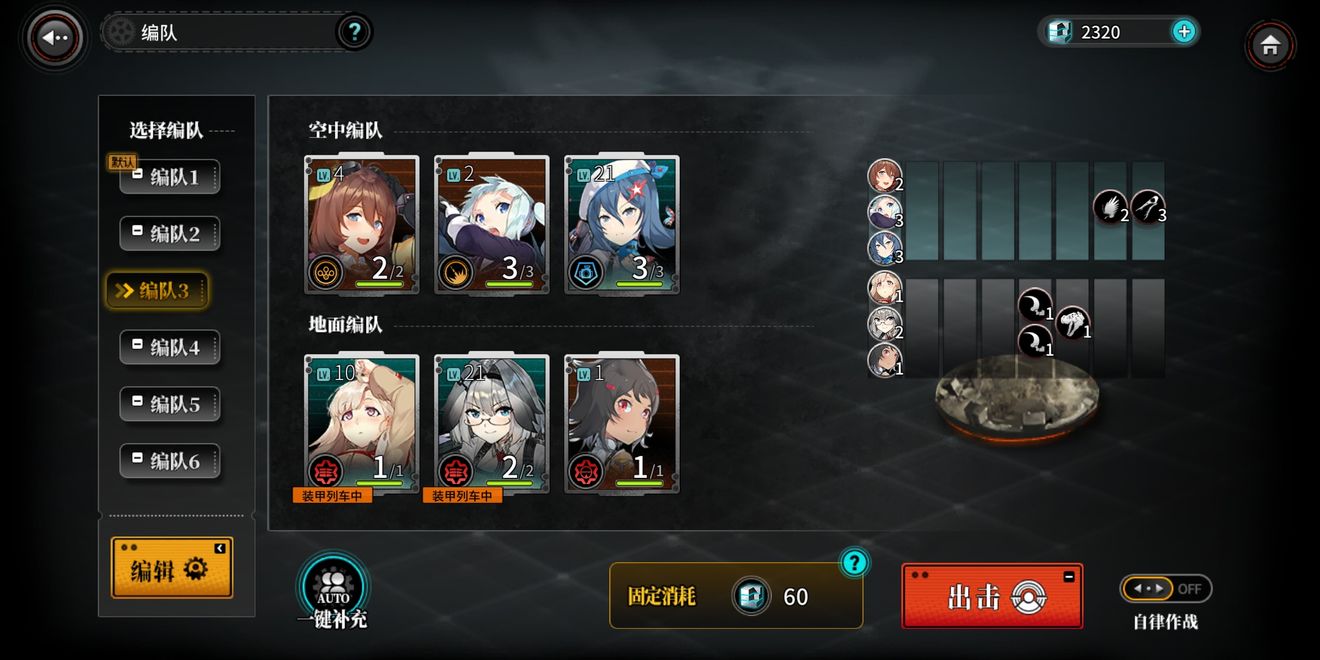Show help for 固定消耗 cost
The width and height of the screenshot is (1320, 660).
[x=853, y=563]
